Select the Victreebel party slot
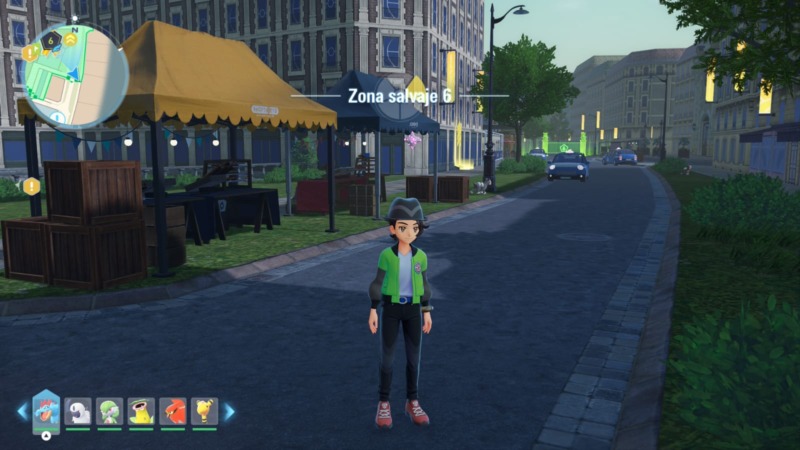This screenshot has width=800, height=450. pos(141,411)
